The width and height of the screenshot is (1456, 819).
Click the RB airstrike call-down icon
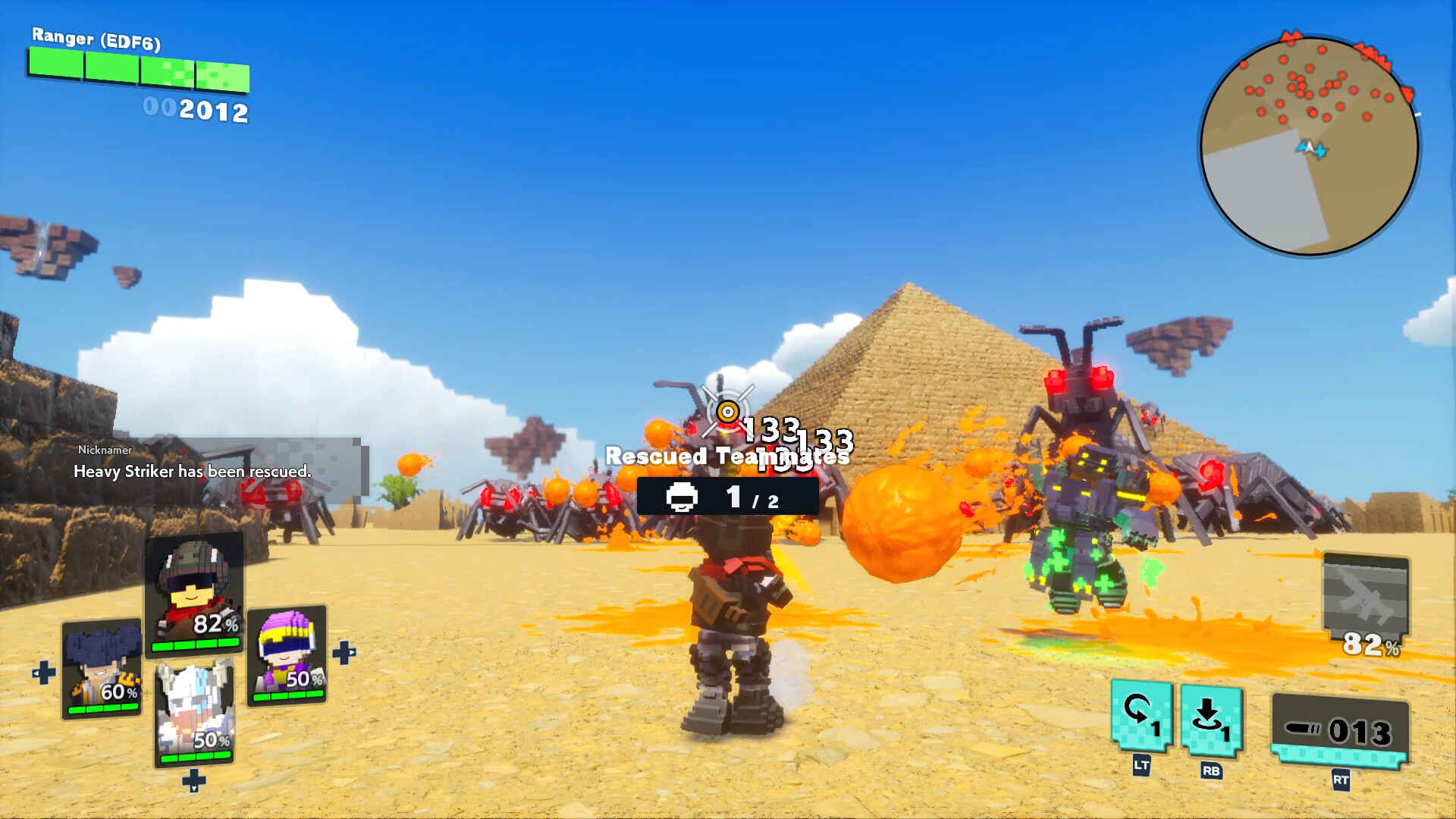(1210, 719)
